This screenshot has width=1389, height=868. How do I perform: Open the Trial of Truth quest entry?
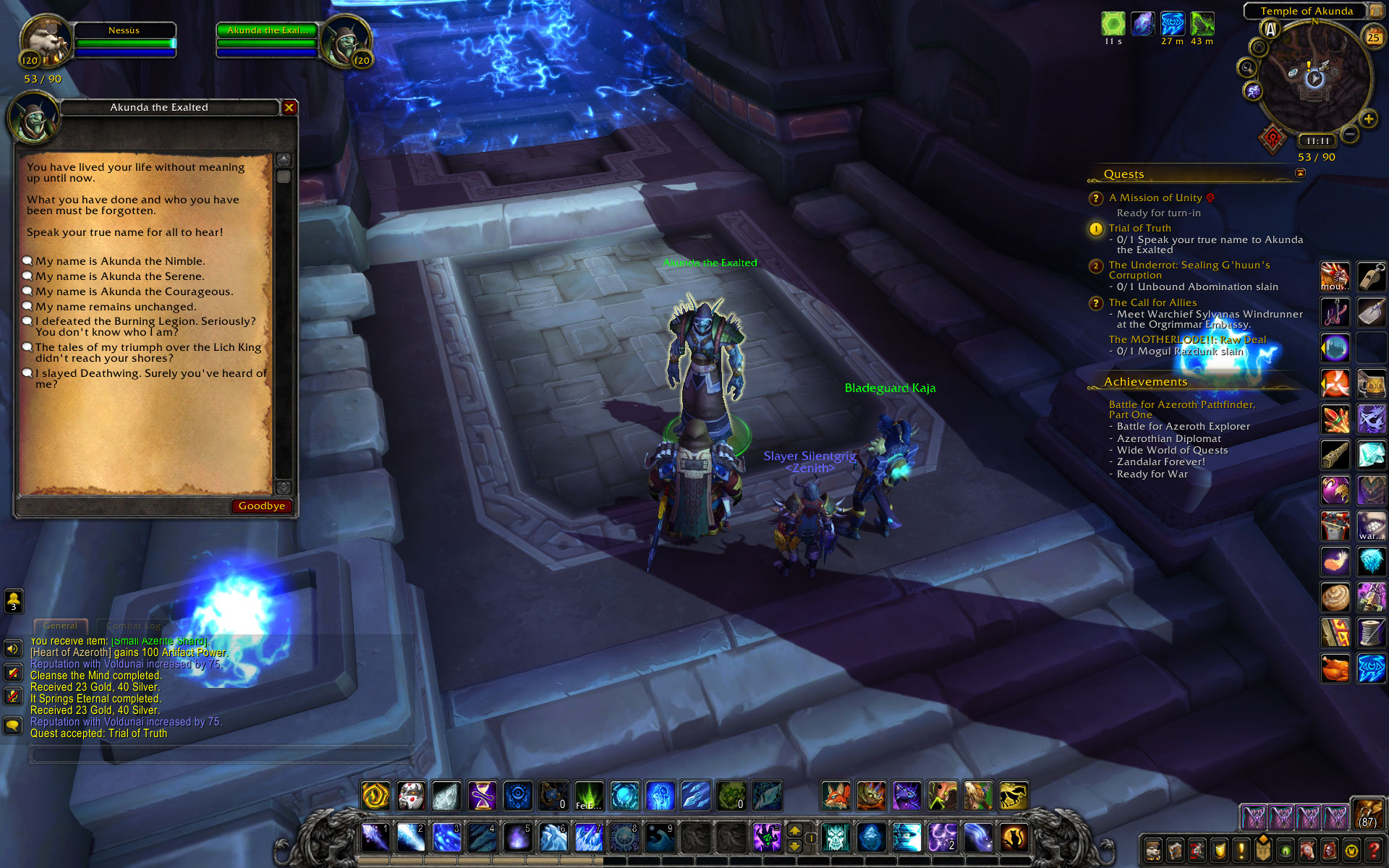[1139, 228]
